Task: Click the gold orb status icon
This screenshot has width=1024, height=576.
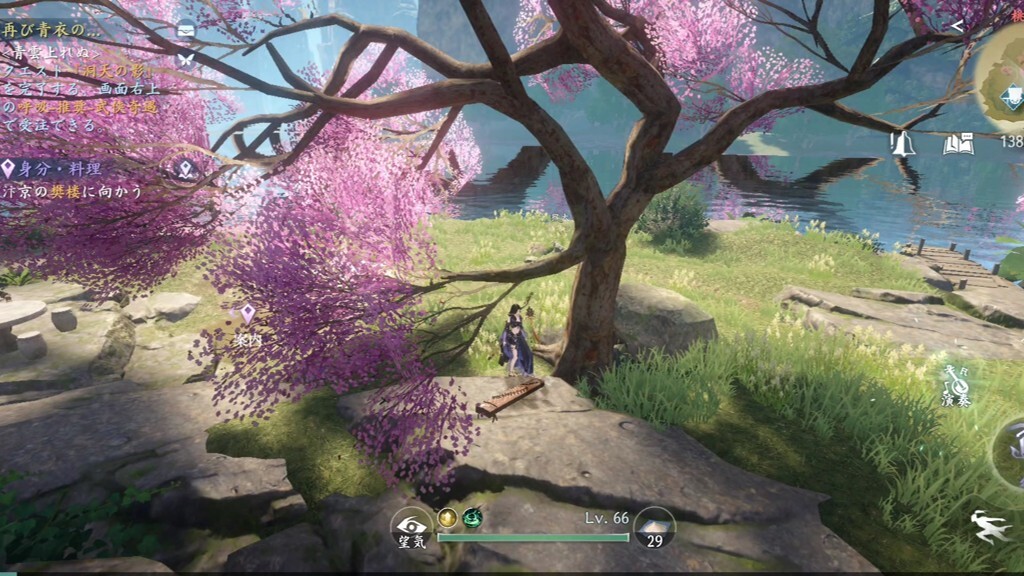Action: click(447, 517)
